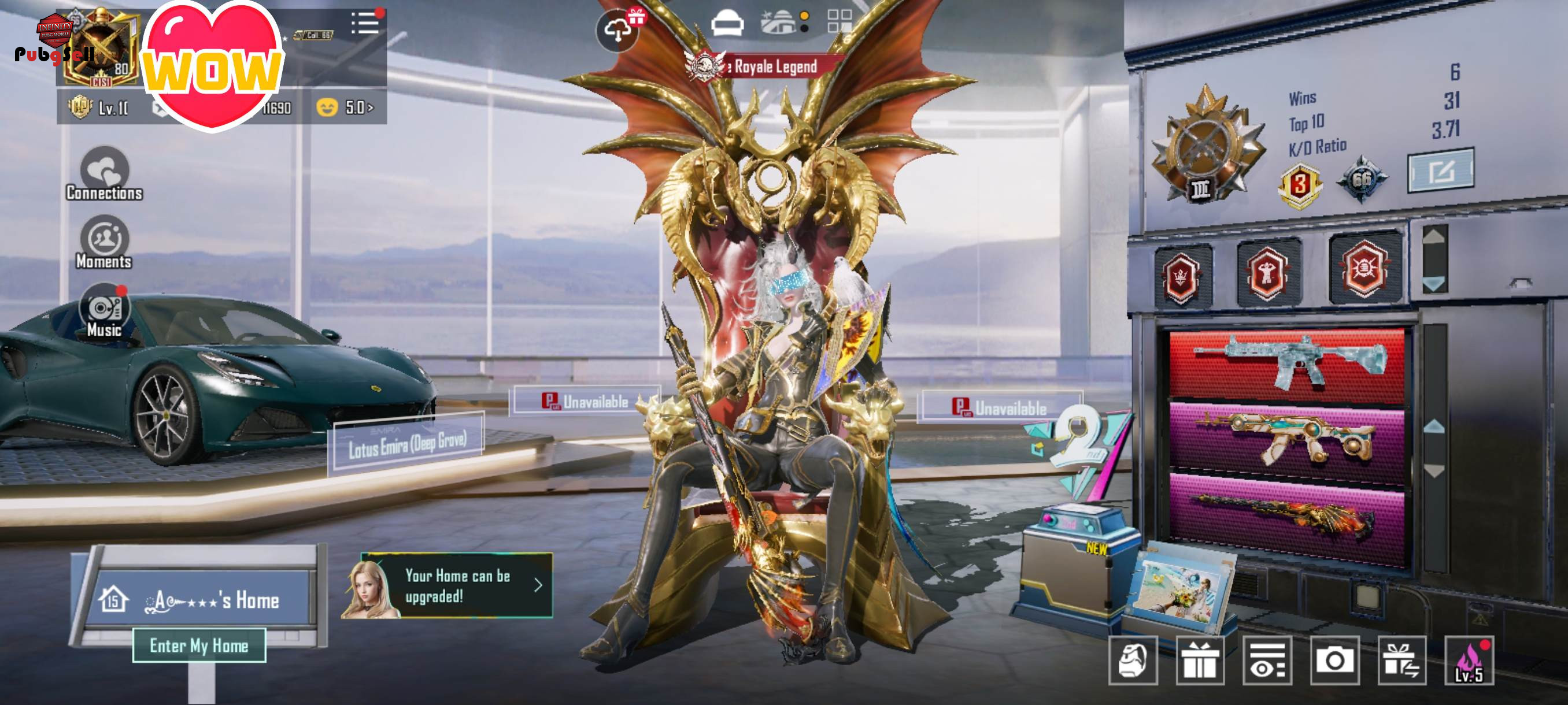The height and width of the screenshot is (705, 1568).
Task: Open the gift box icon
Action: (x=1200, y=661)
